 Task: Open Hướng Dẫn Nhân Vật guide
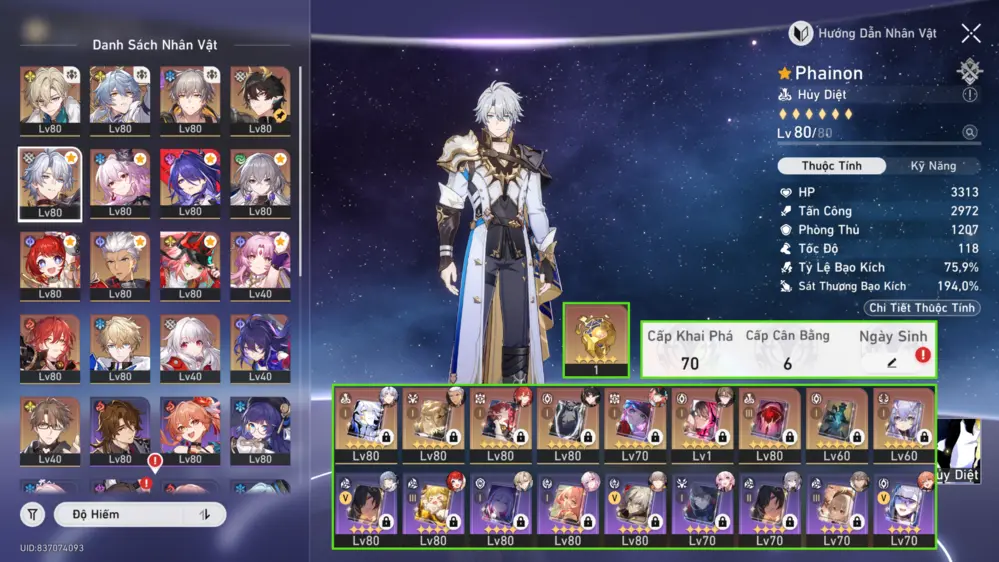pyautogui.click(x=864, y=33)
